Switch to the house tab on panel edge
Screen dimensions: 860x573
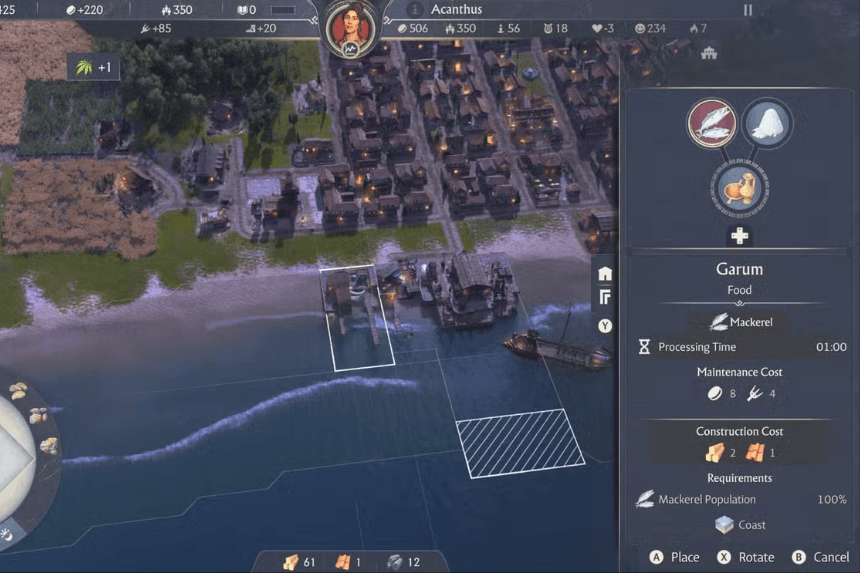click(x=605, y=273)
